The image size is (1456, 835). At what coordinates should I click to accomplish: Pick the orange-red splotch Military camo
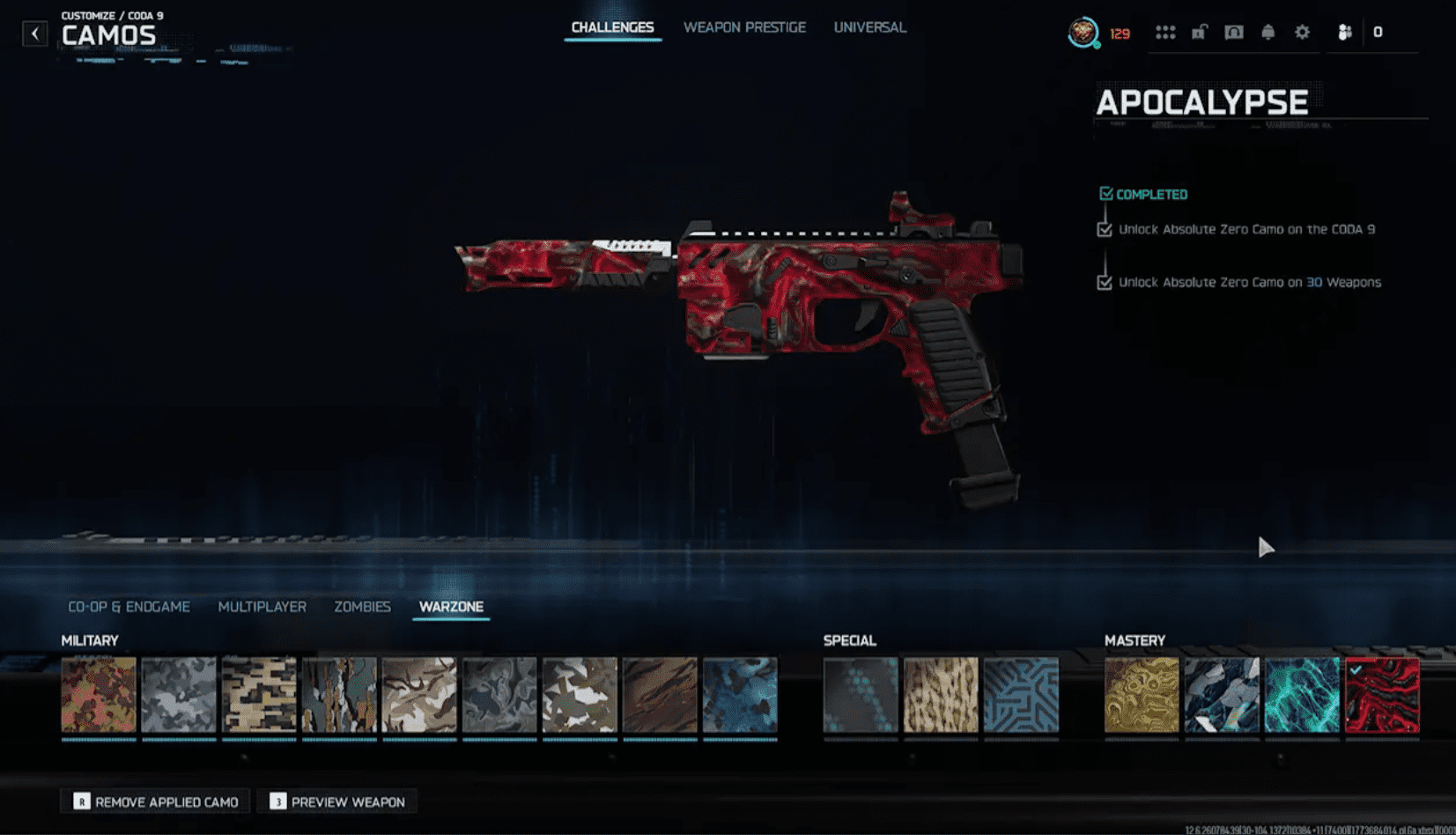point(99,695)
